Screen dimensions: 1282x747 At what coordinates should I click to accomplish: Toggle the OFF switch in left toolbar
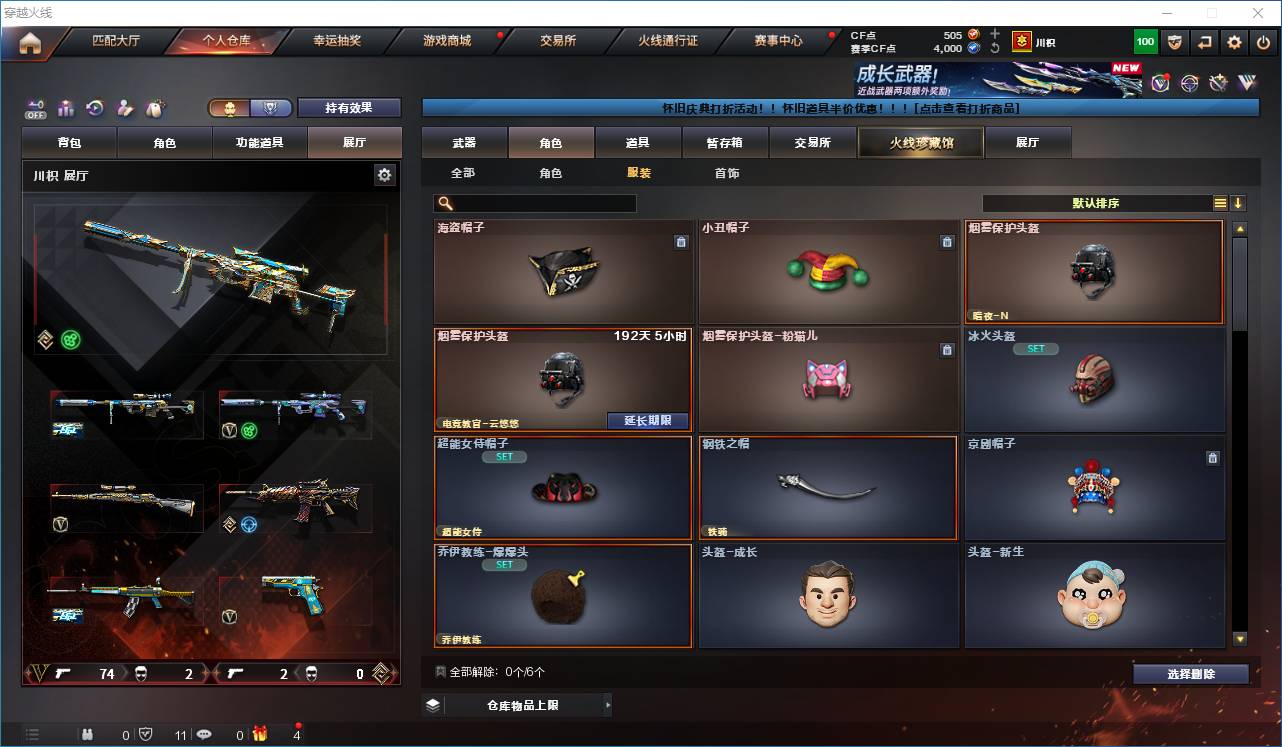[x=36, y=108]
